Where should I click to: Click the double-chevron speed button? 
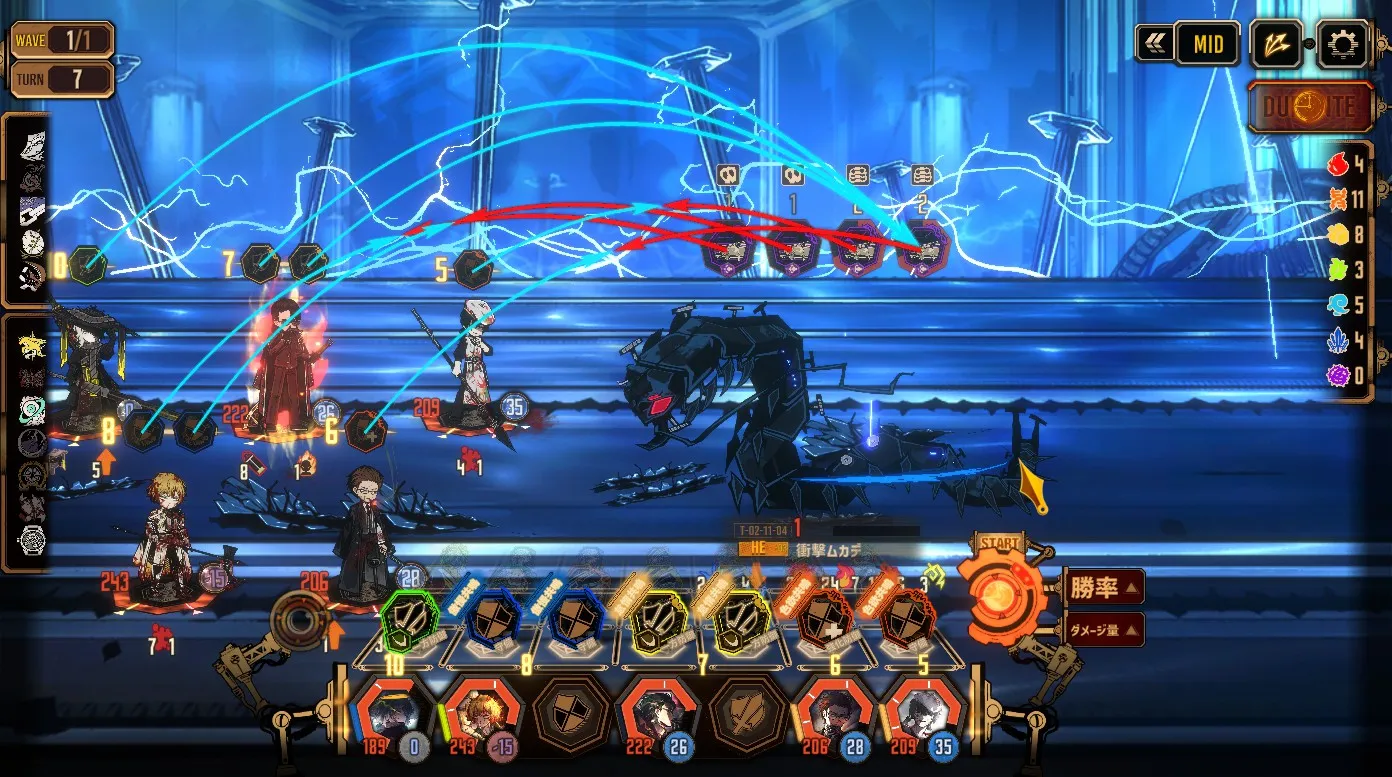click(1155, 46)
